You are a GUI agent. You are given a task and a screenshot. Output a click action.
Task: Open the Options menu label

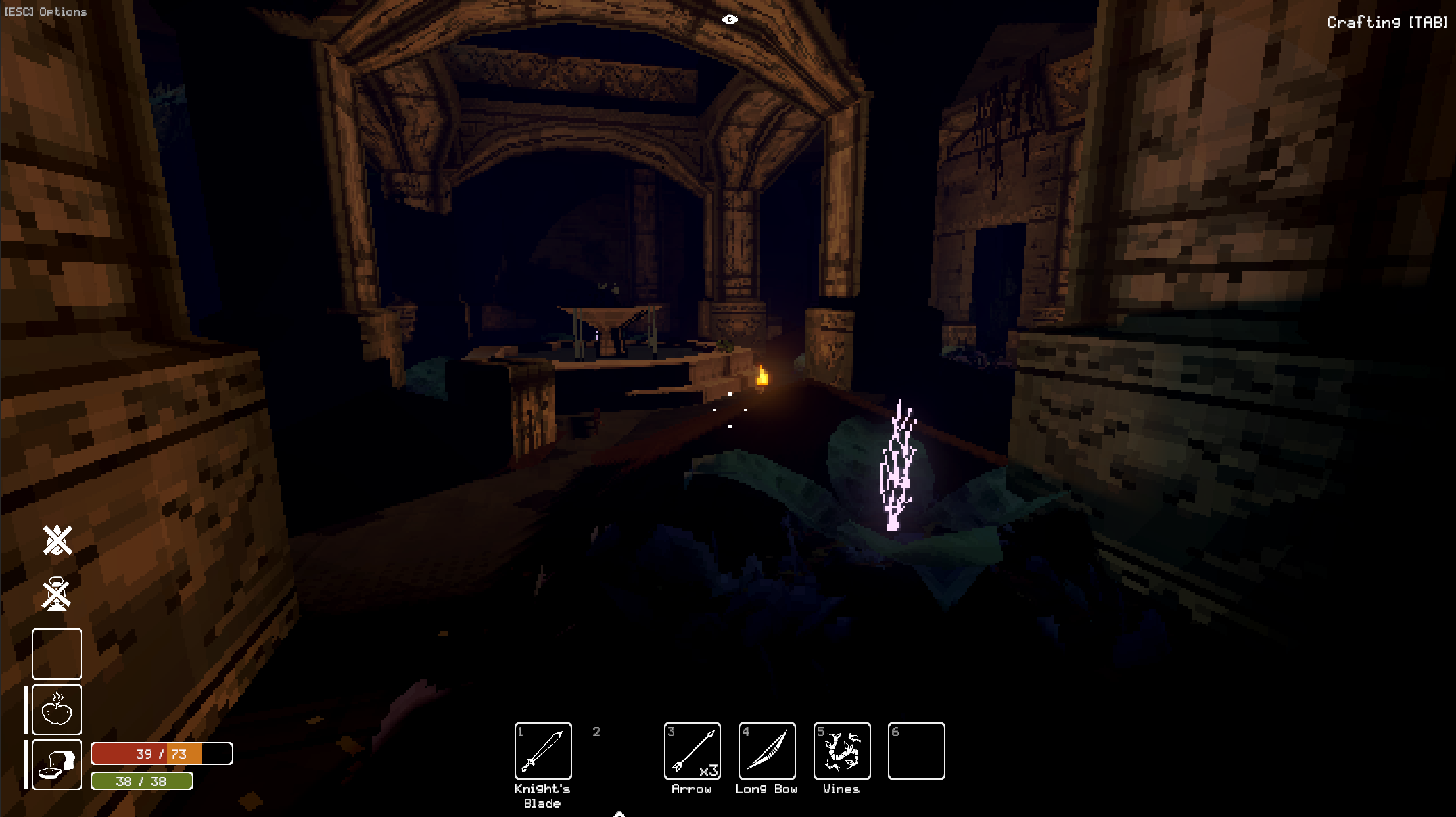click(45, 12)
